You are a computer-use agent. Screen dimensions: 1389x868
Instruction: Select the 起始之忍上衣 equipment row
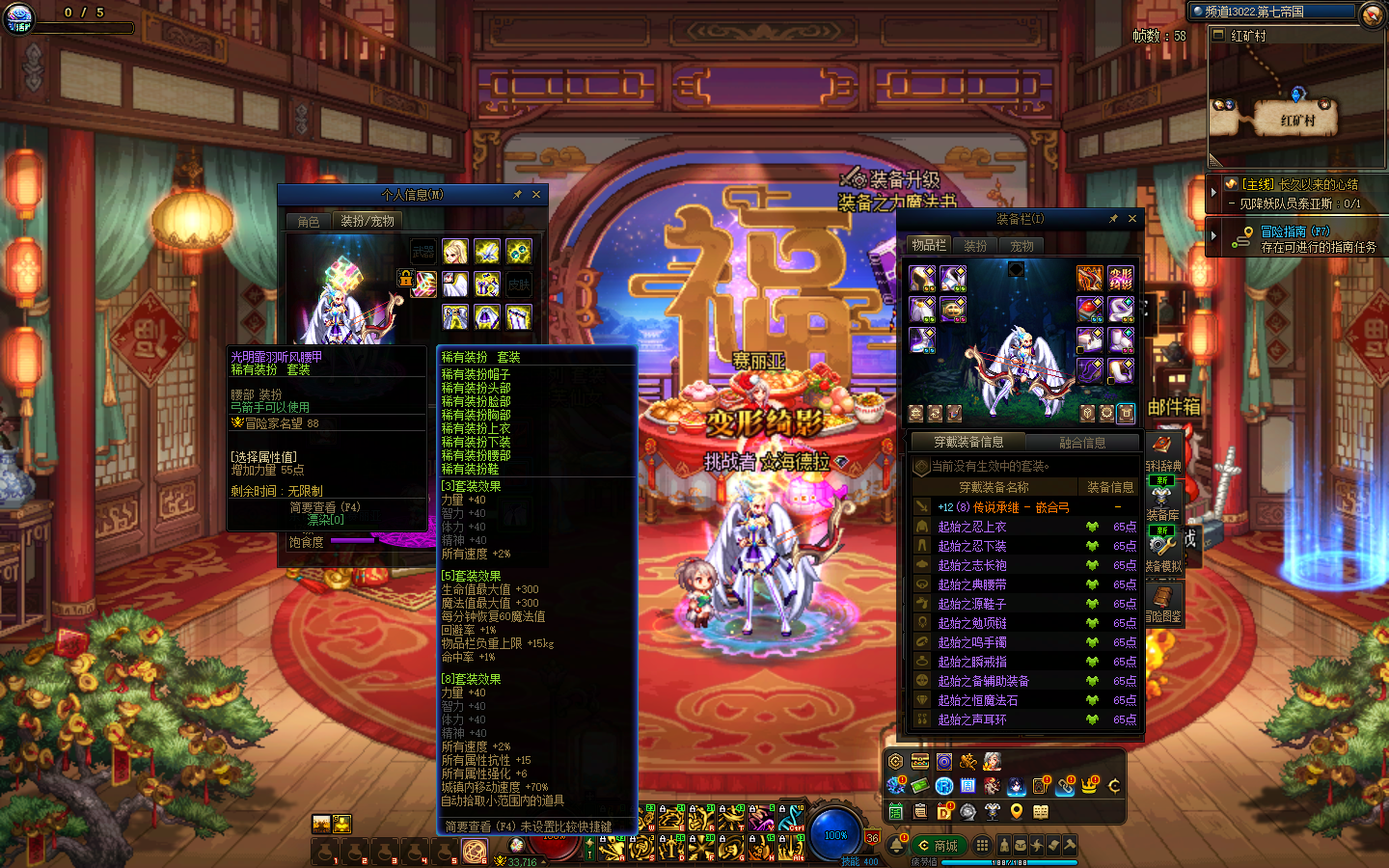pos(972,527)
